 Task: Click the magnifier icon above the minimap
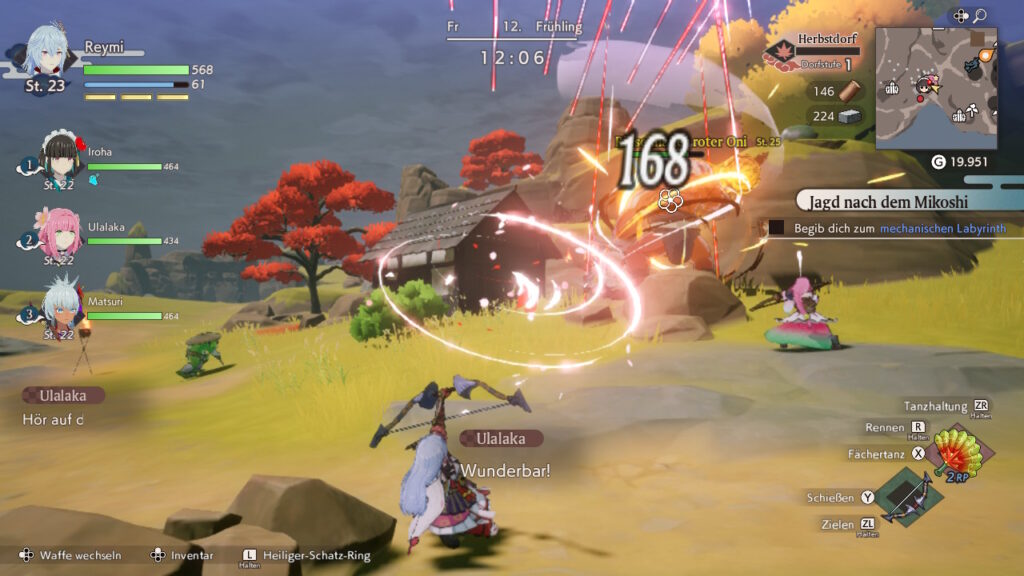point(980,16)
